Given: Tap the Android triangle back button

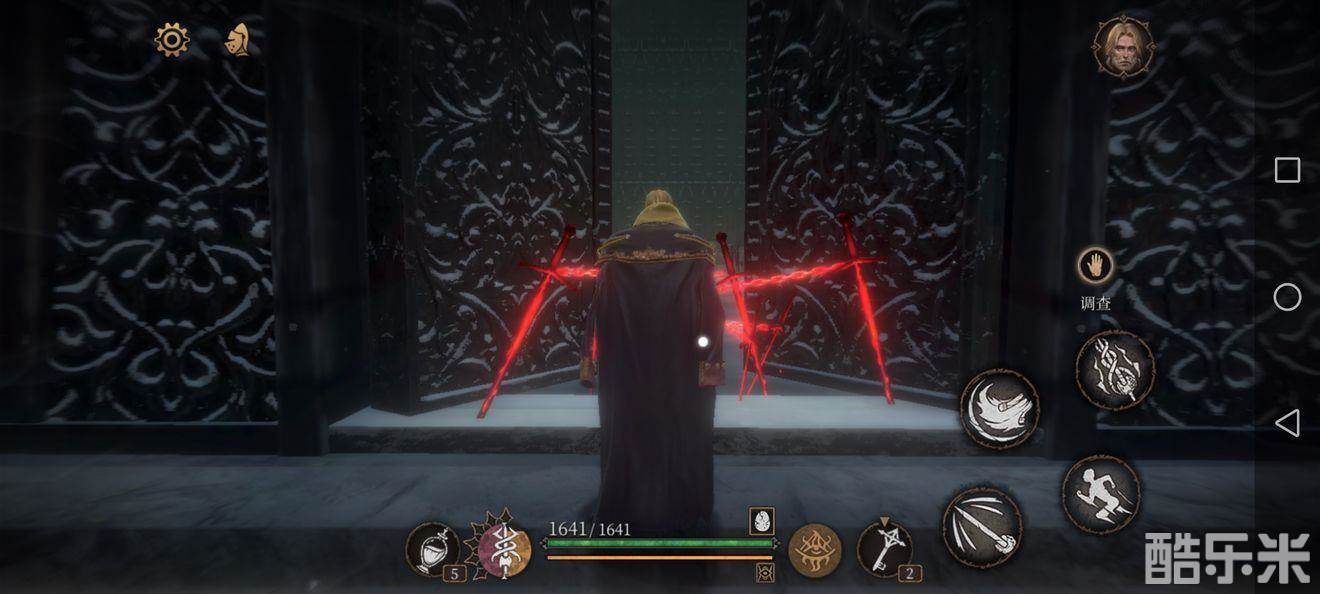Looking at the screenshot, I should tap(1287, 423).
